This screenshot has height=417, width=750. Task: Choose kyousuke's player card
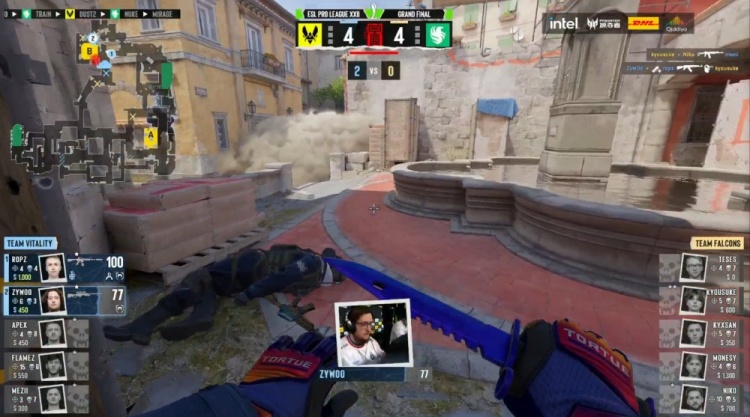point(700,300)
